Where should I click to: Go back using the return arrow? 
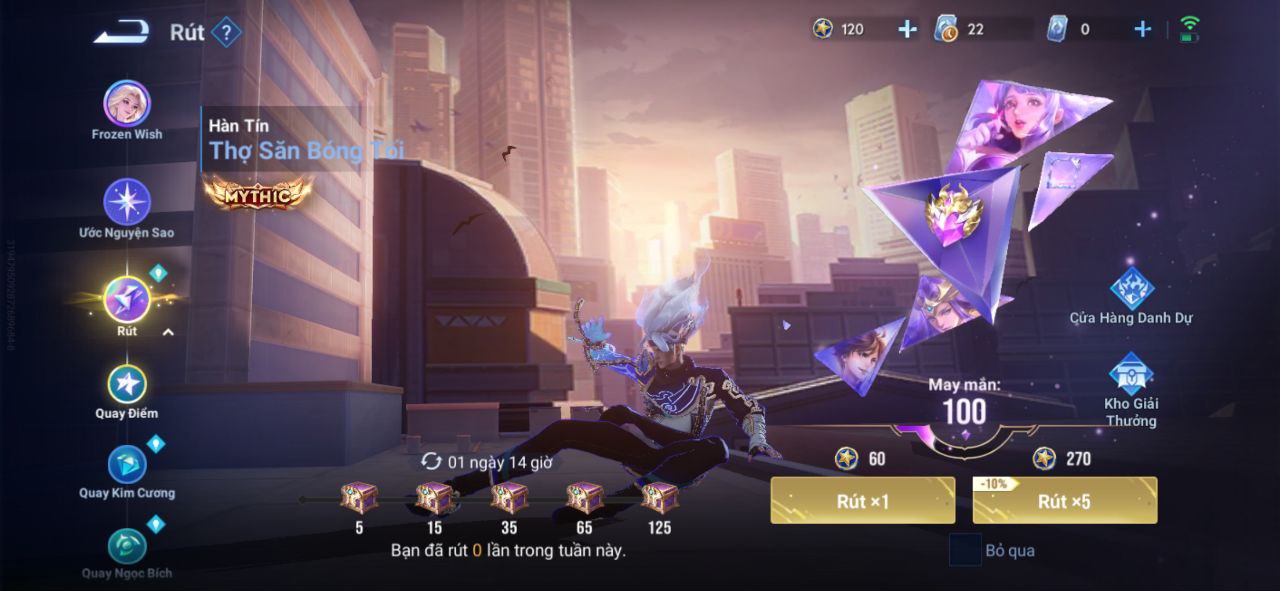tap(121, 33)
